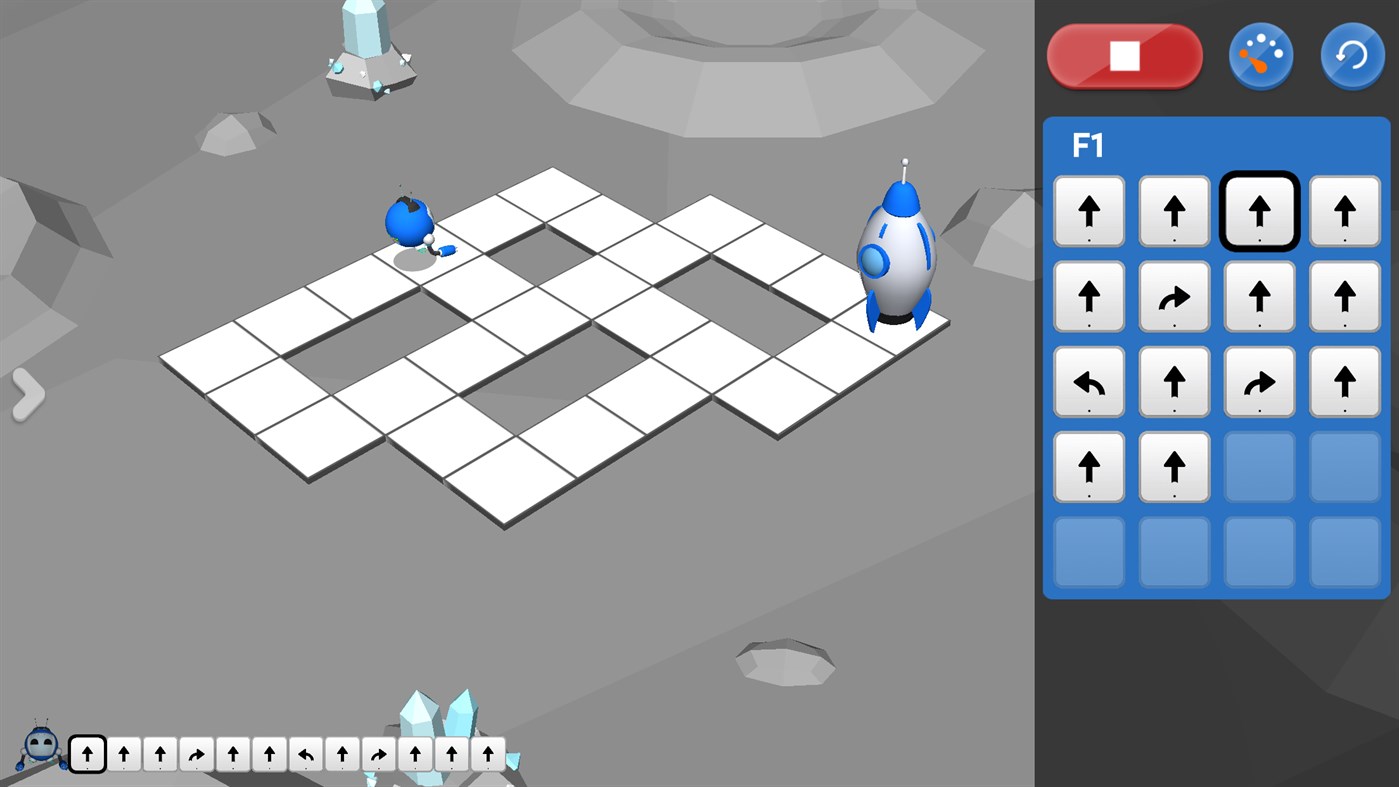Select the last forward command in F1 row four
Image resolution: width=1399 pixels, height=787 pixels.
point(1174,466)
